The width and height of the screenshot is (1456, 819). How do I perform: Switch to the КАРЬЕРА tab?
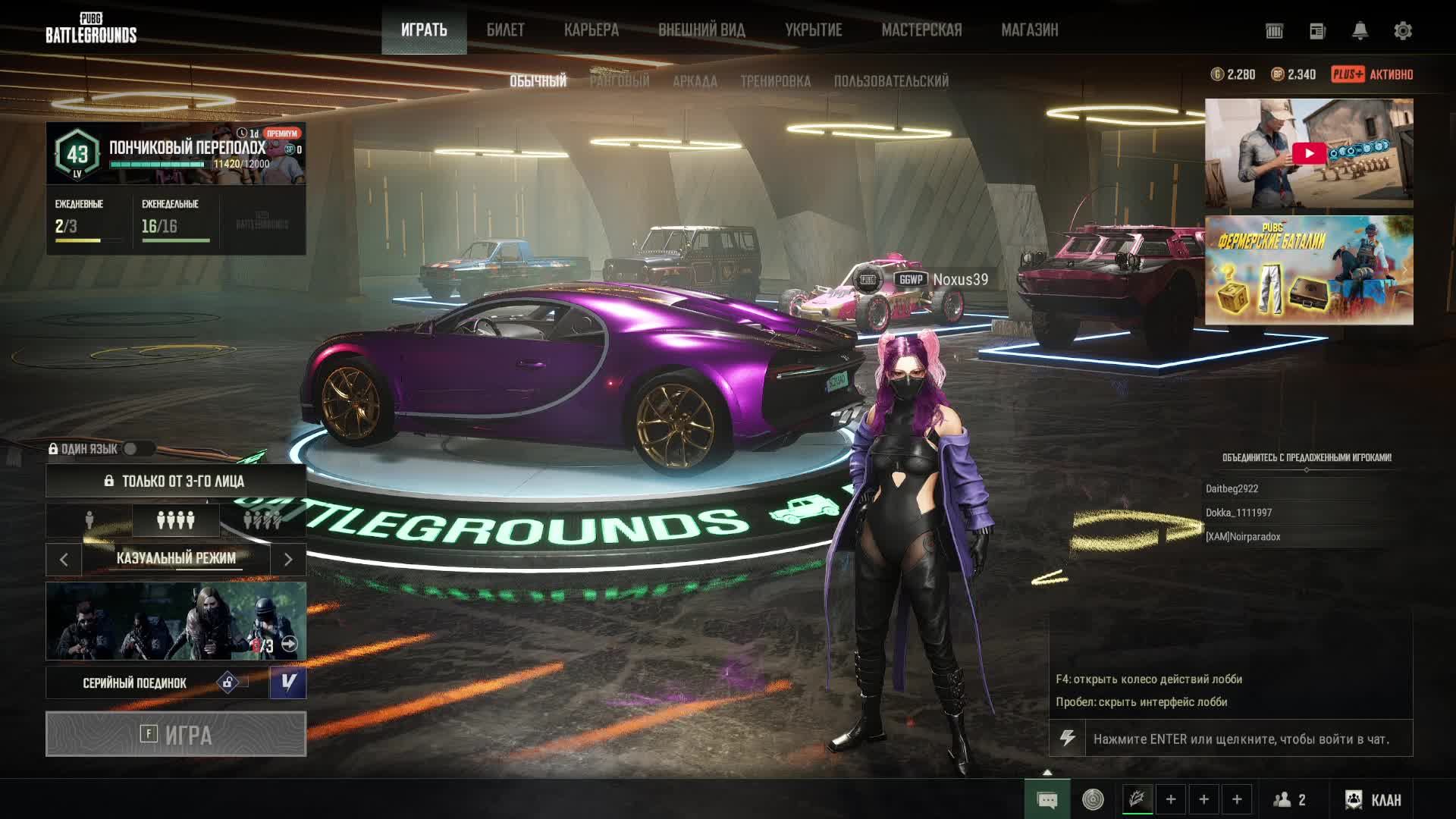click(x=591, y=30)
